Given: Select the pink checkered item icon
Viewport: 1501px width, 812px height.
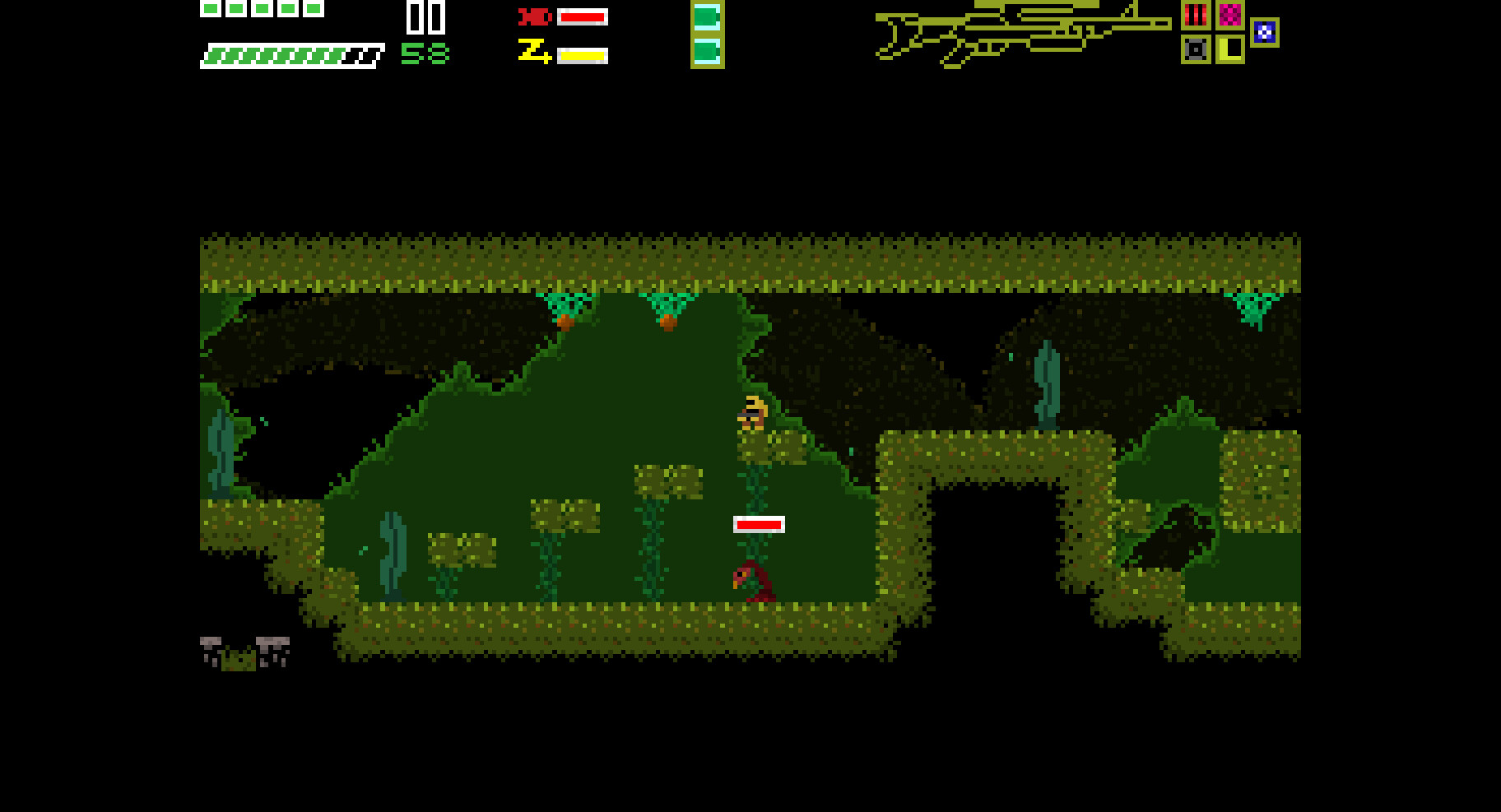Looking at the screenshot, I should point(1230,15).
